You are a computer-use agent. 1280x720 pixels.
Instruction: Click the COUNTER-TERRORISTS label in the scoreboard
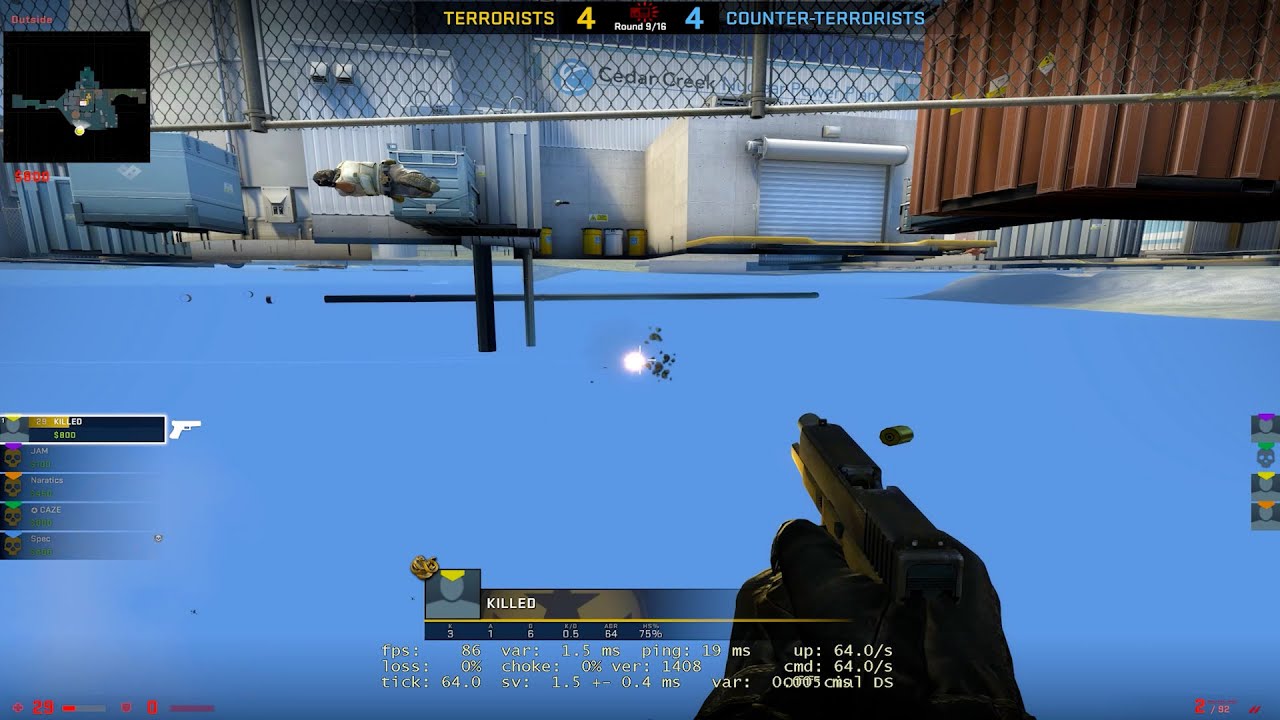click(x=824, y=18)
